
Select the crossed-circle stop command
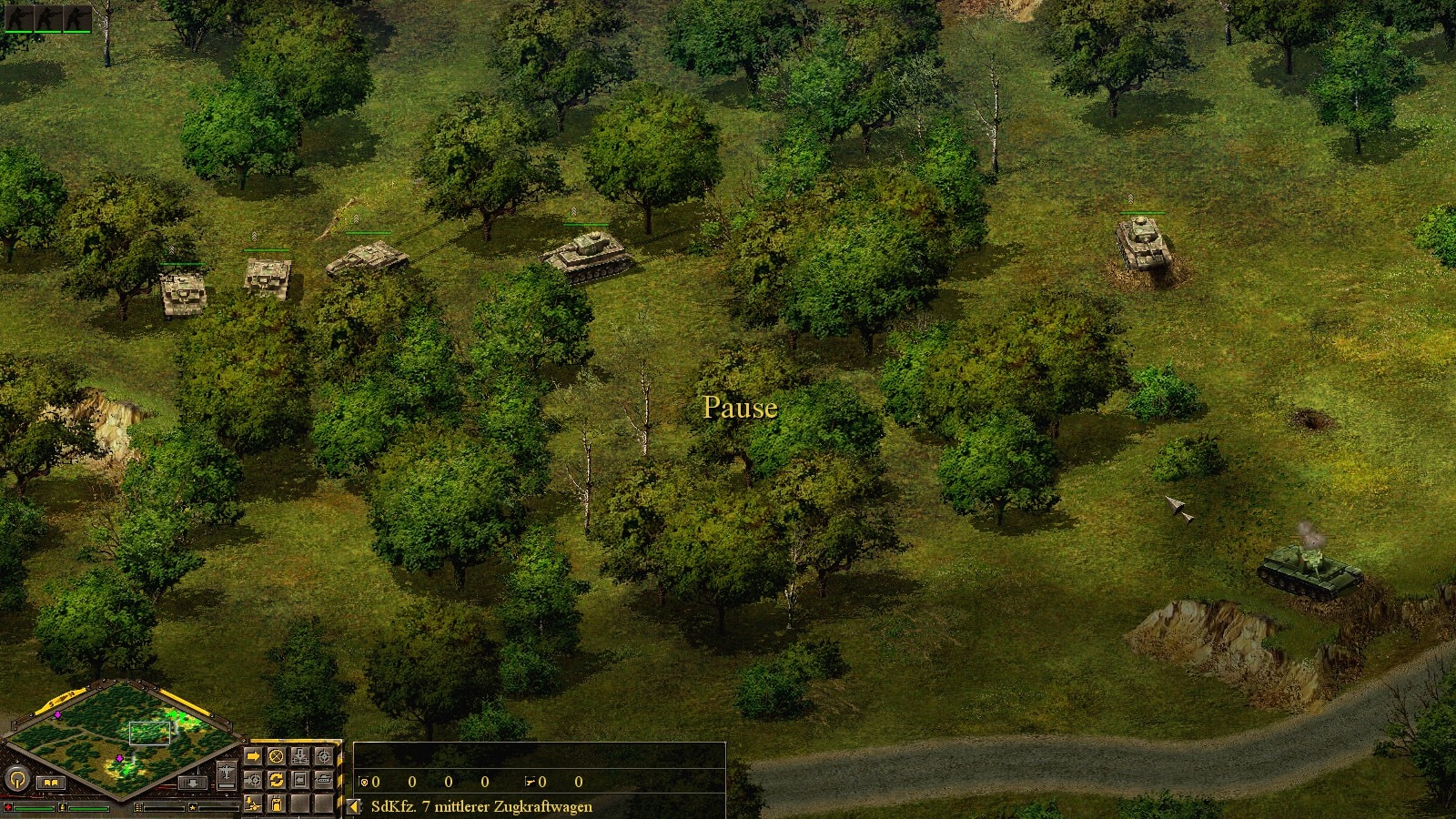click(277, 756)
